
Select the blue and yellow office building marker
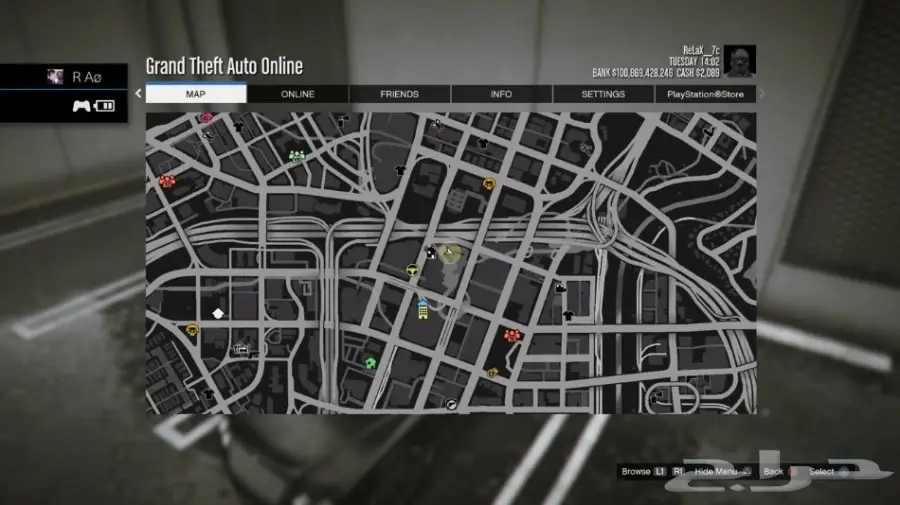pos(423,308)
